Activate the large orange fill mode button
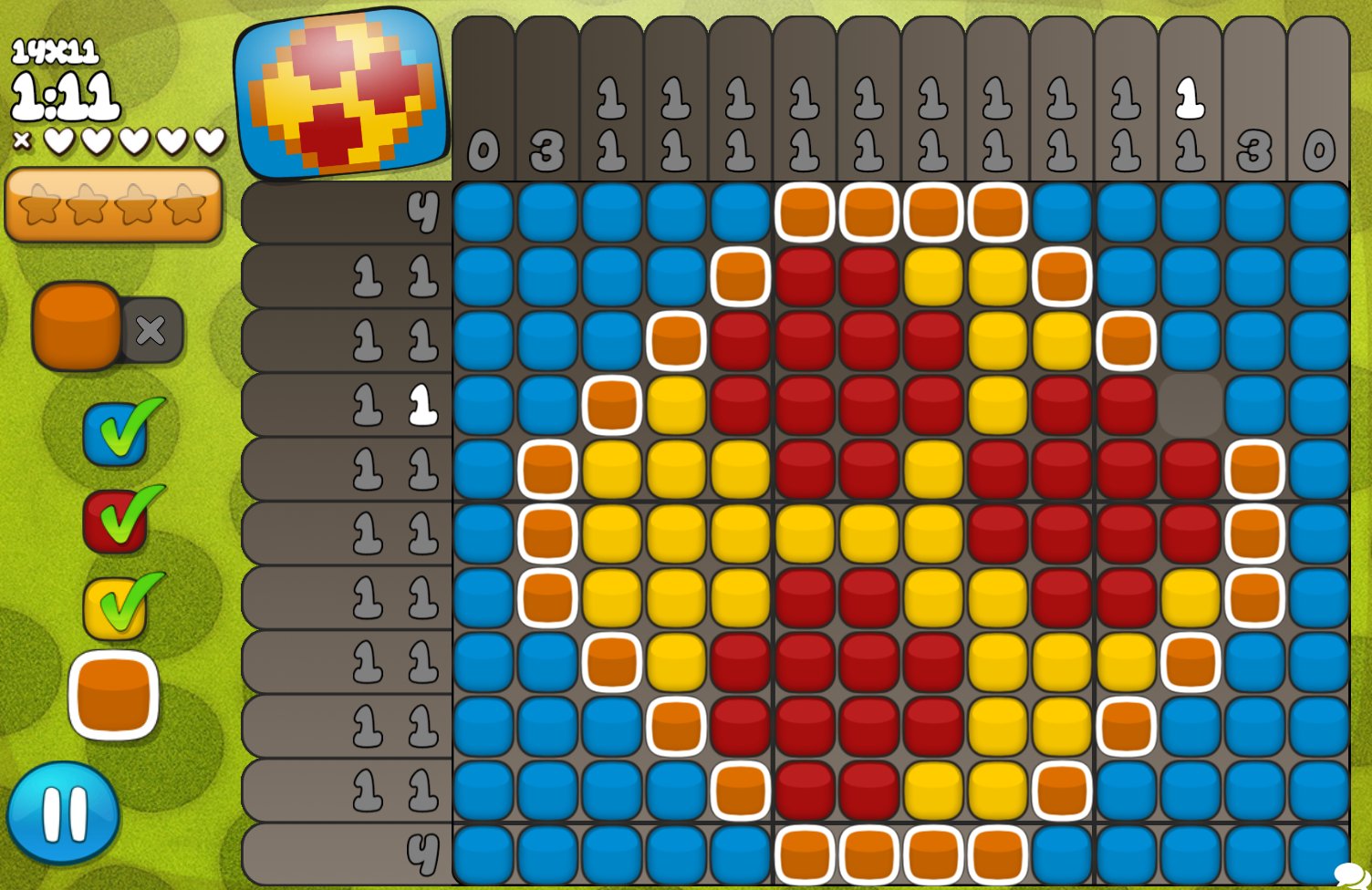The image size is (1372, 890). tap(77, 326)
